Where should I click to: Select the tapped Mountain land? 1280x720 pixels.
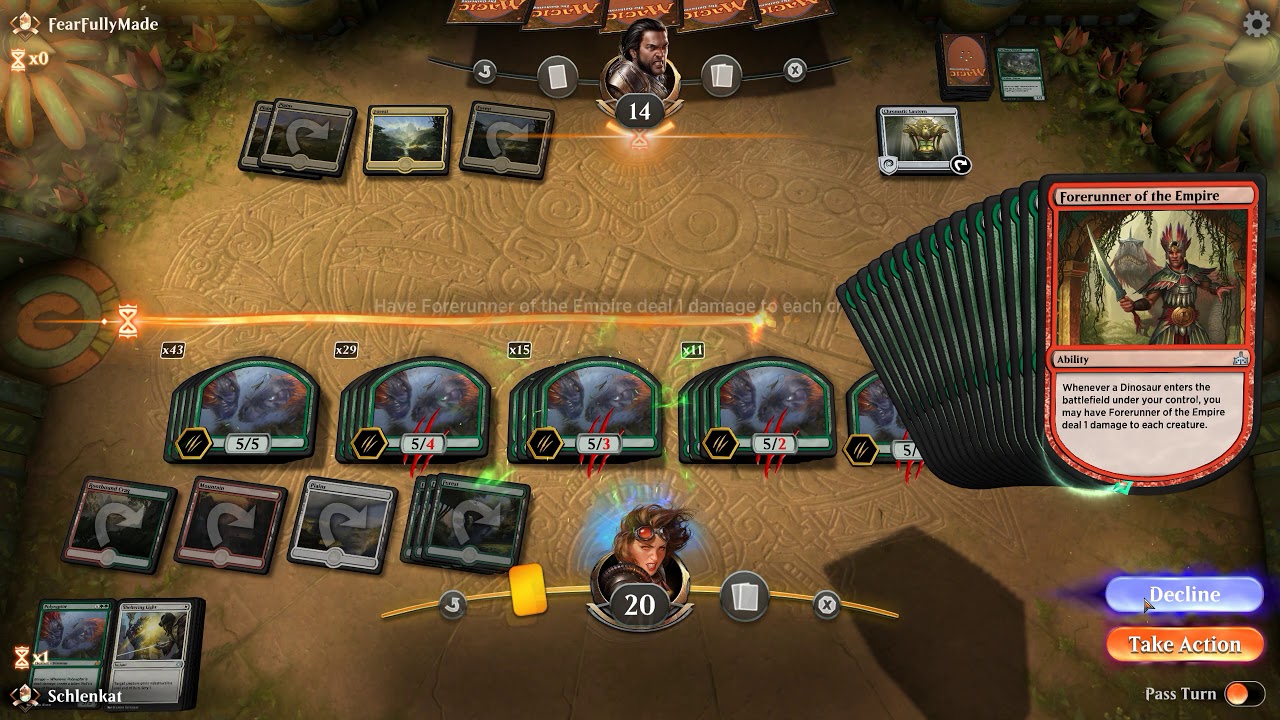228,522
